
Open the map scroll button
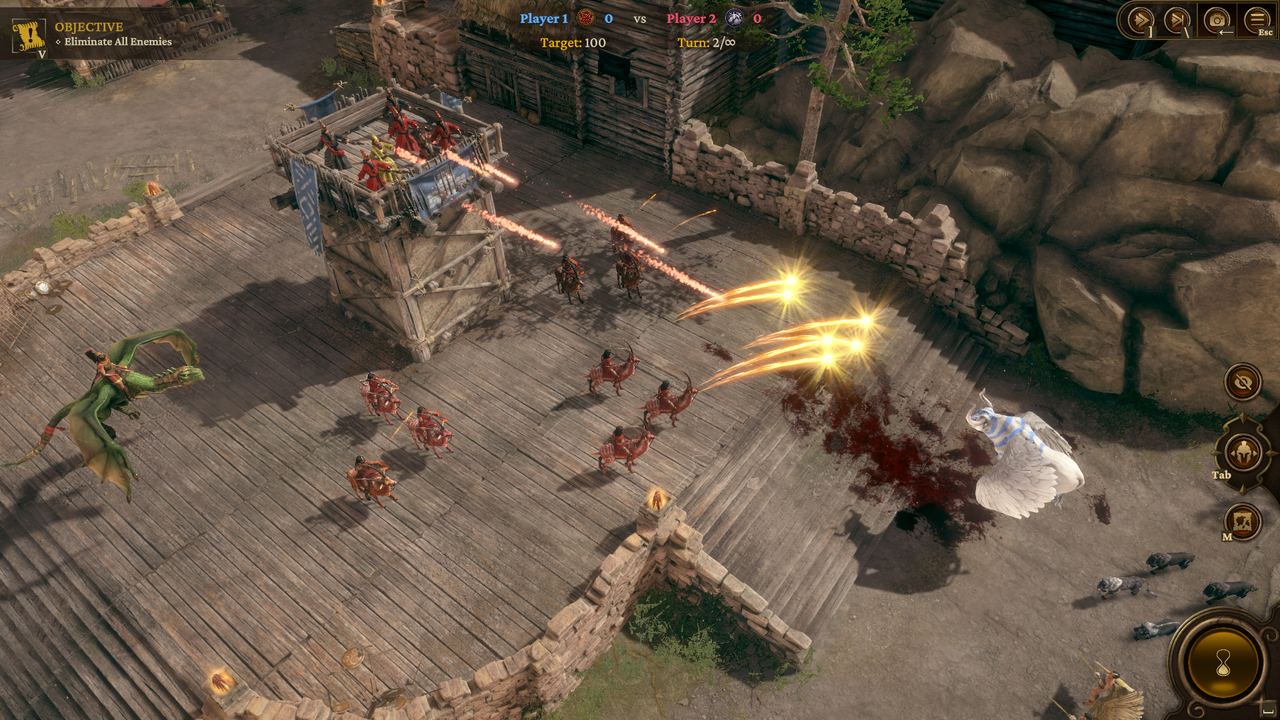coord(1243,521)
